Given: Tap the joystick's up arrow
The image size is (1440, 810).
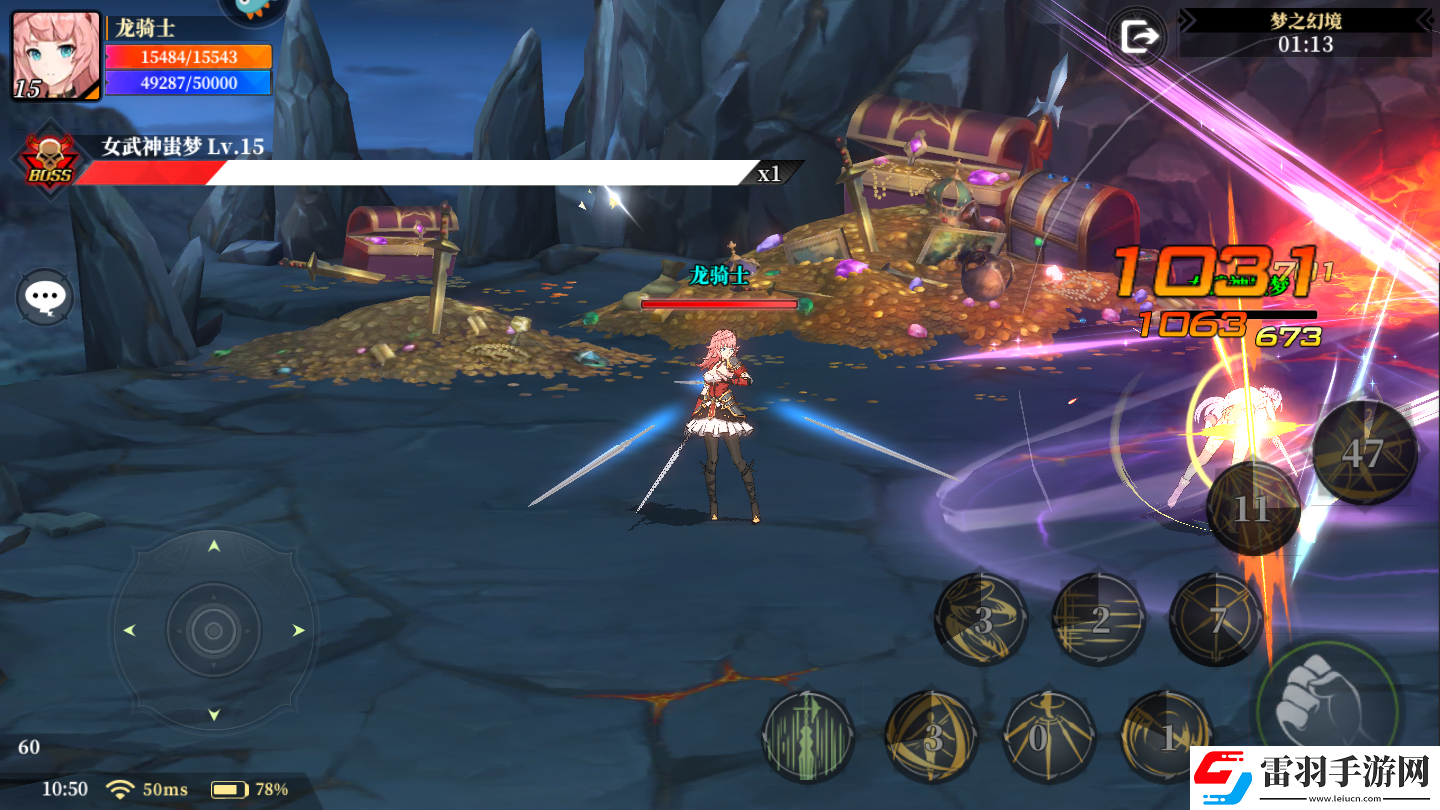Looking at the screenshot, I should click(213, 546).
